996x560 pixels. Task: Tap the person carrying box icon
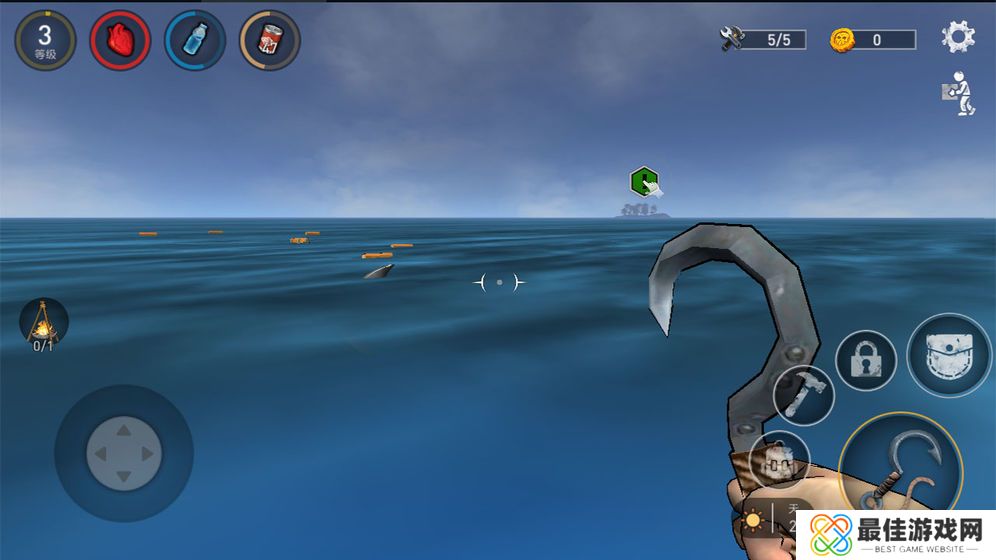coord(957,93)
